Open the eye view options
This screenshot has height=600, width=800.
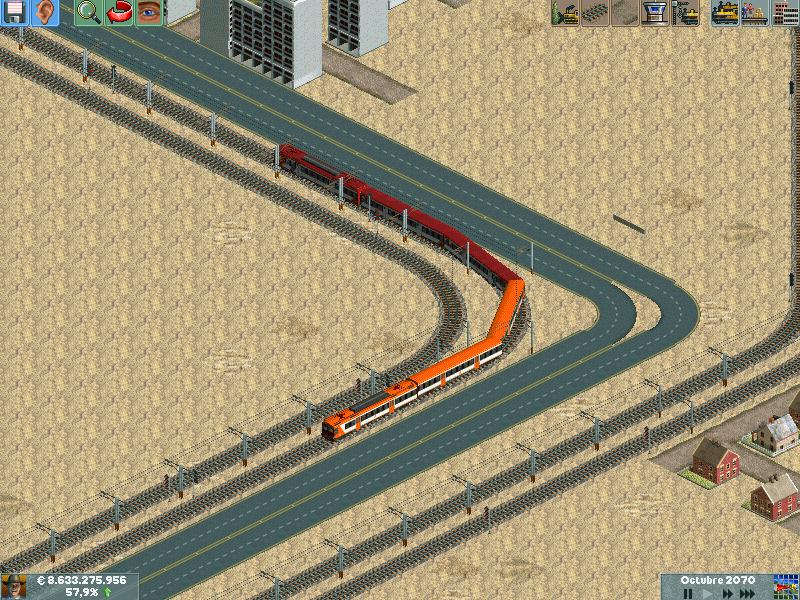point(149,13)
